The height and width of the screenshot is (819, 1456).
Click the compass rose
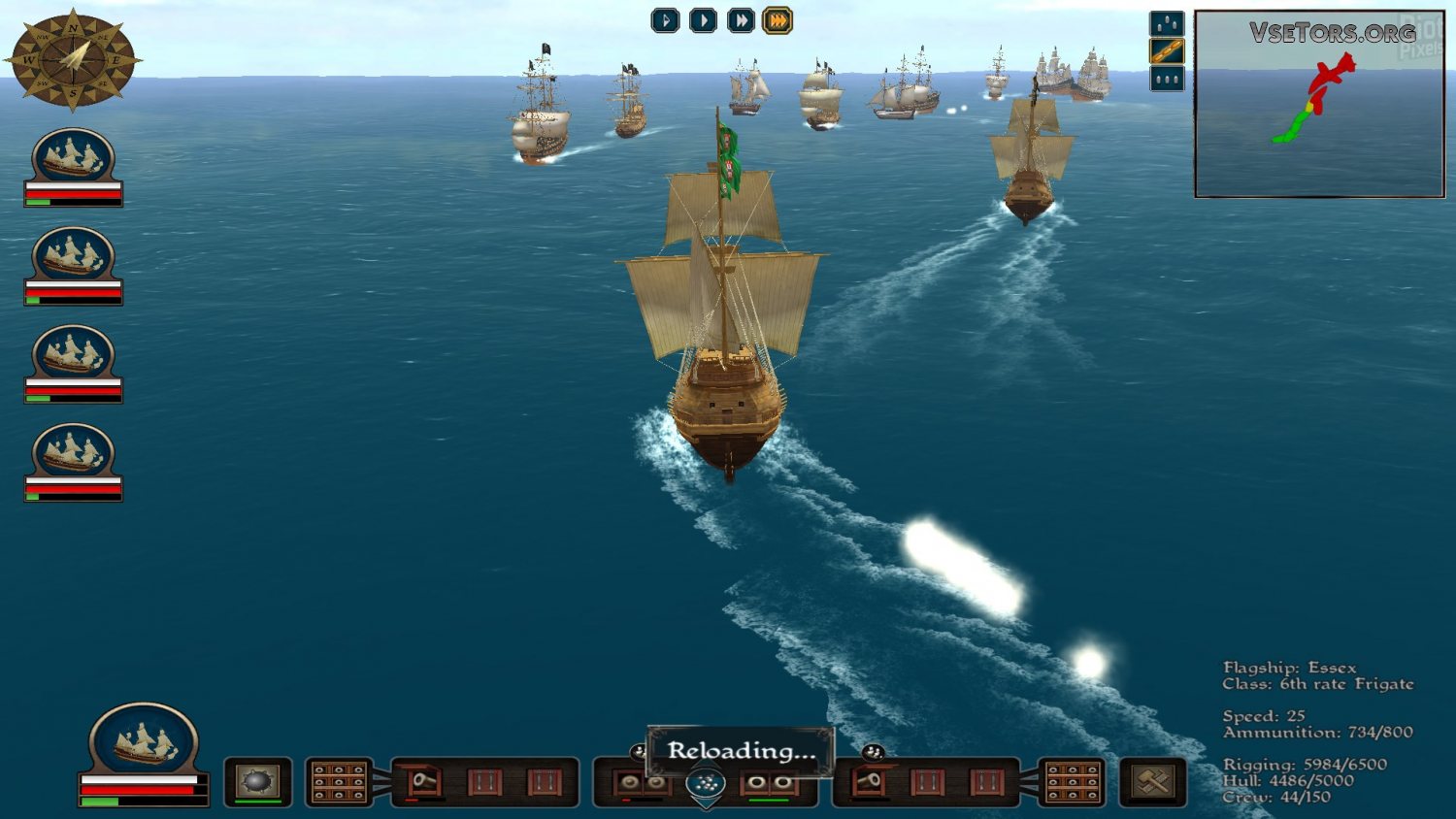[73, 59]
